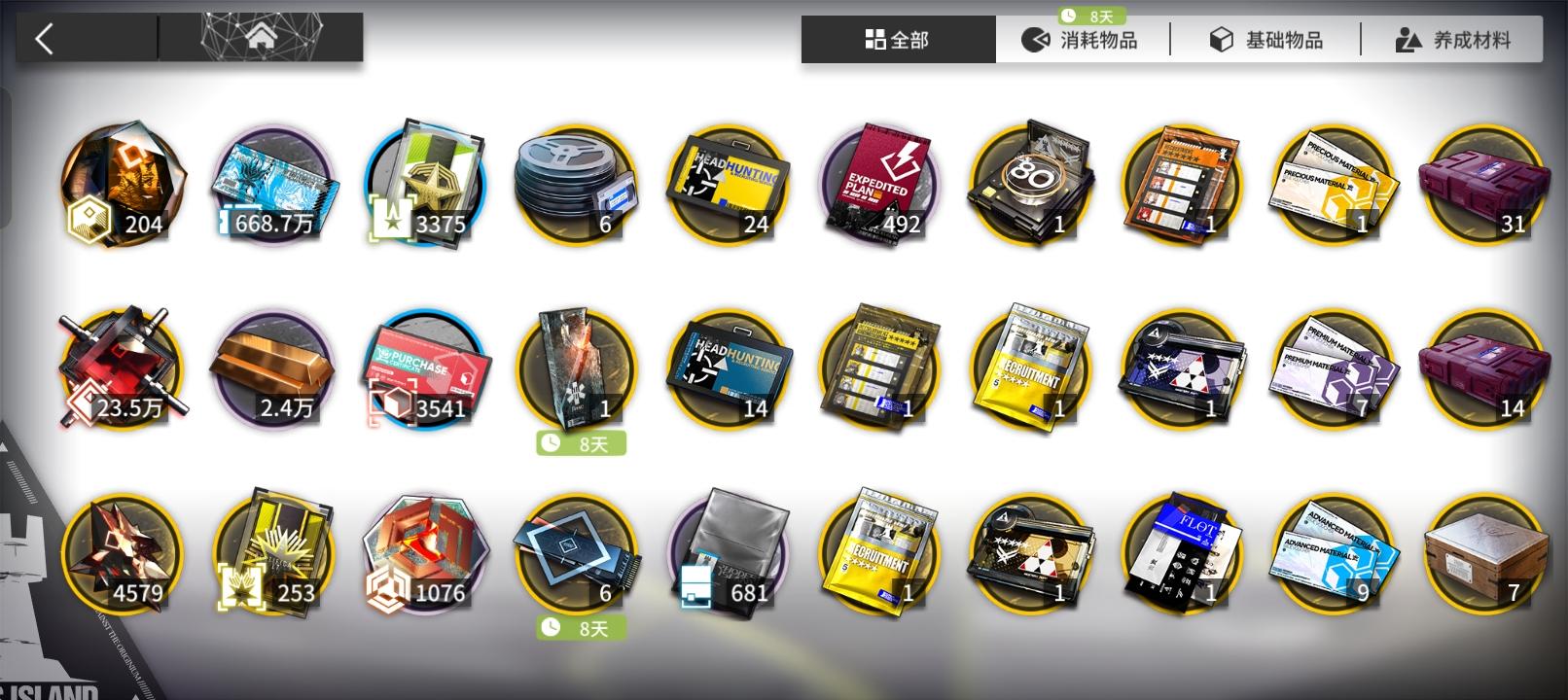Go back using the arrow button
The width and height of the screenshot is (1568, 700).
point(45,37)
